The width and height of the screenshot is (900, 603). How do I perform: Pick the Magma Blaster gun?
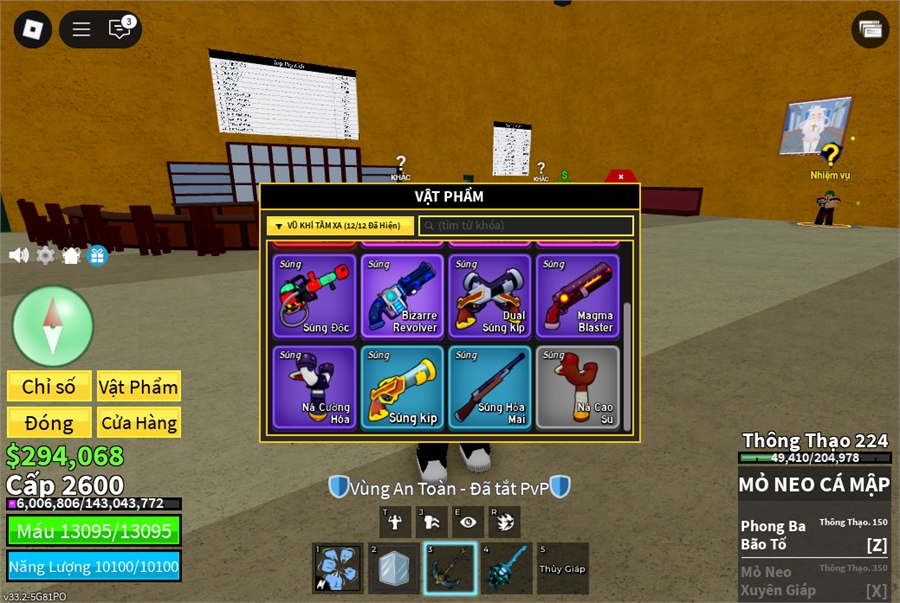578,296
